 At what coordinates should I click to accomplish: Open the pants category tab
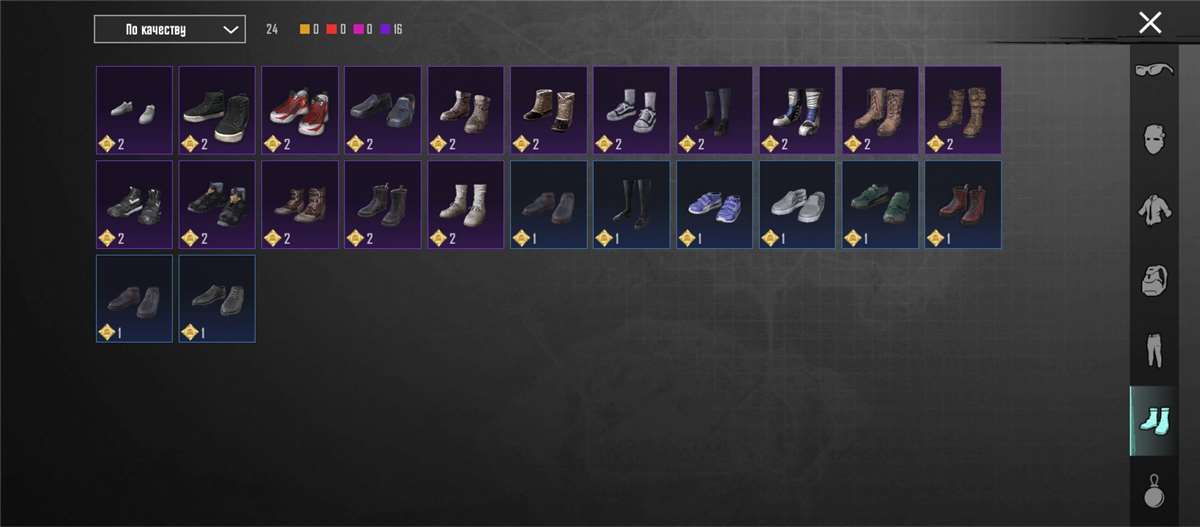[1154, 351]
